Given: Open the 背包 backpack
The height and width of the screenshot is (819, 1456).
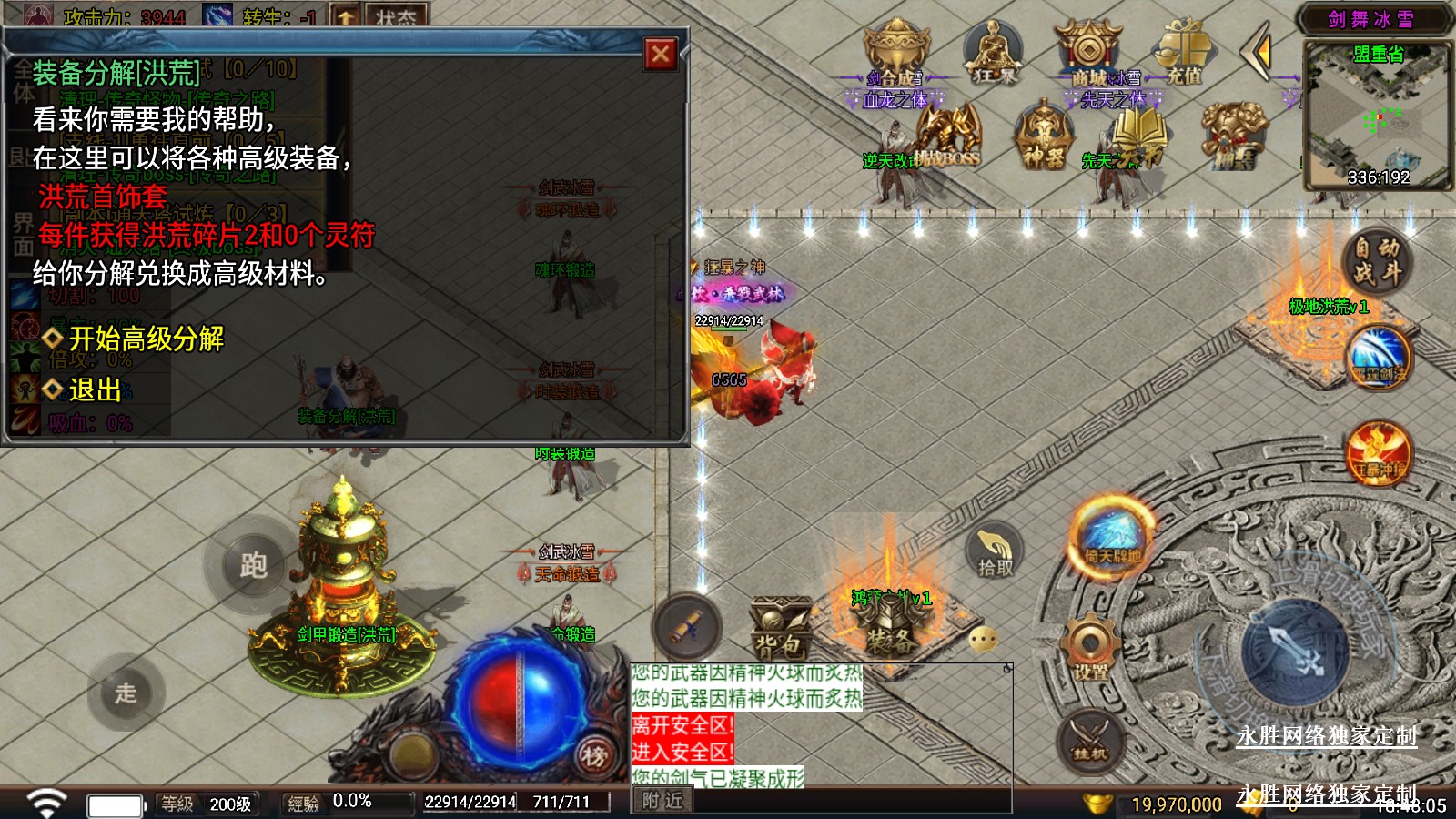Looking at the screenshot, I should click(x=780, y=630).
